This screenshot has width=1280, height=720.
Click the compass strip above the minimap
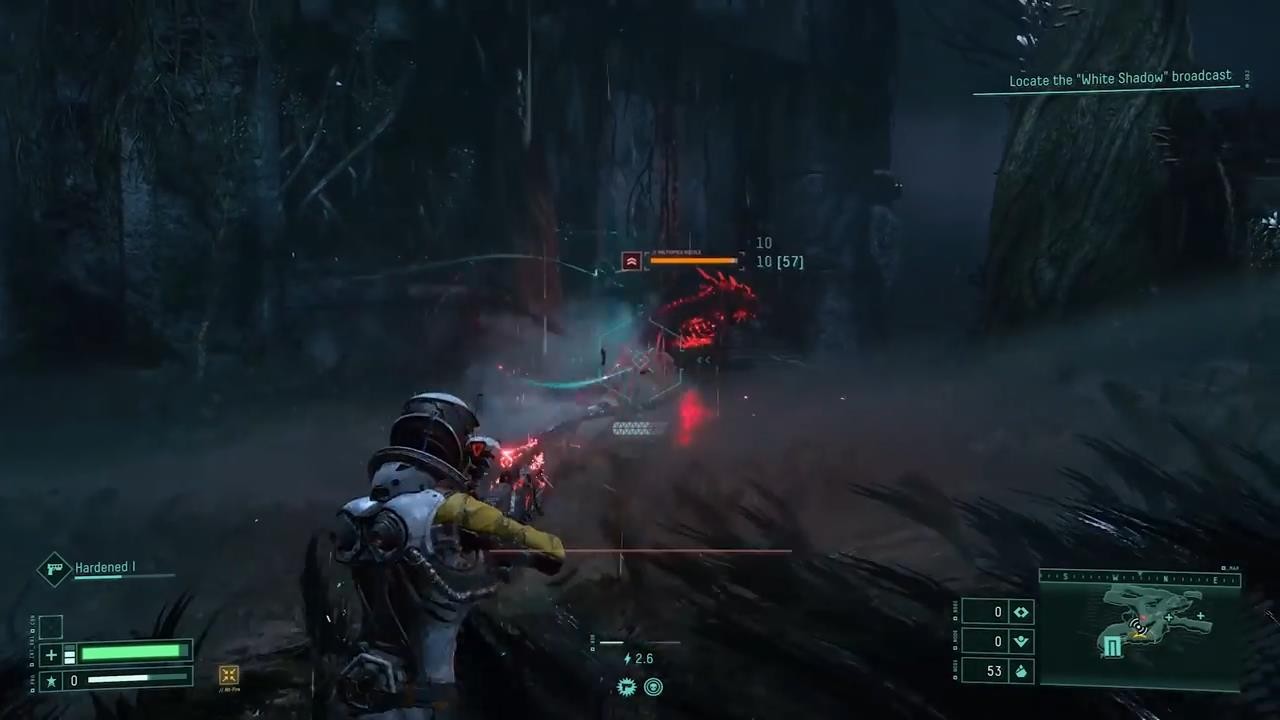(1139, 577)
